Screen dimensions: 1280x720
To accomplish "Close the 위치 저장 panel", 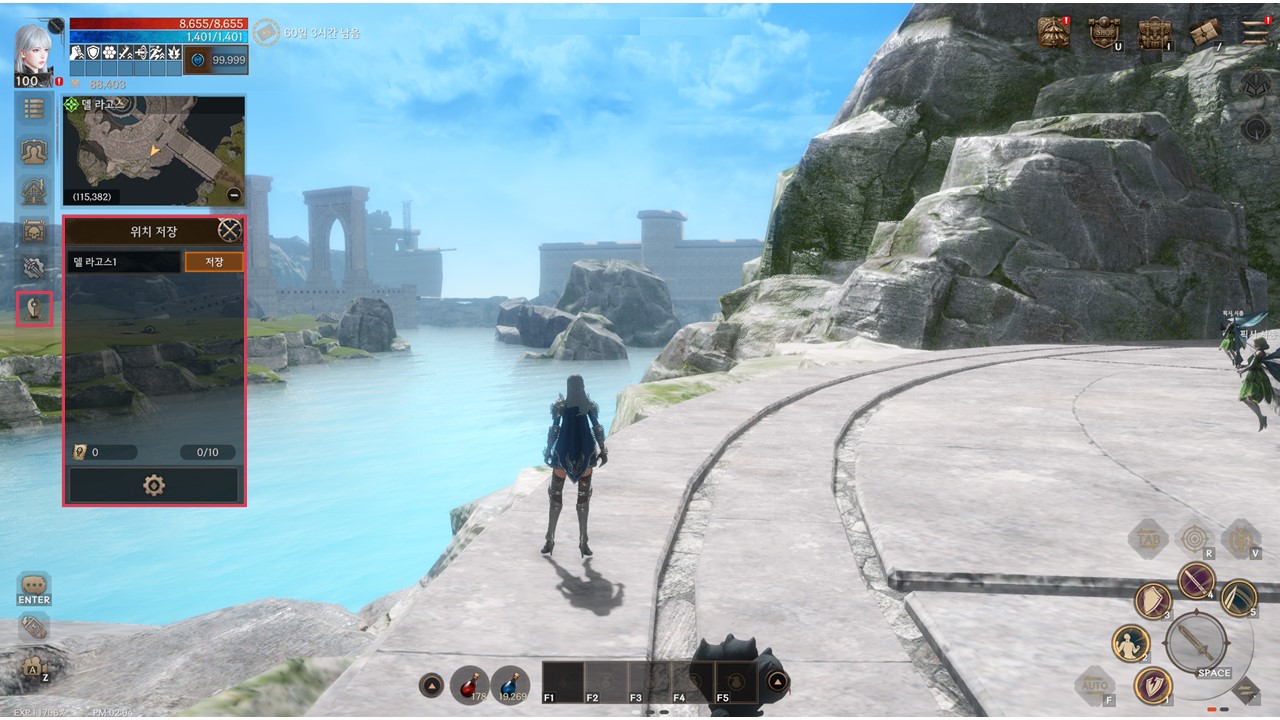I will coord(230,231).
